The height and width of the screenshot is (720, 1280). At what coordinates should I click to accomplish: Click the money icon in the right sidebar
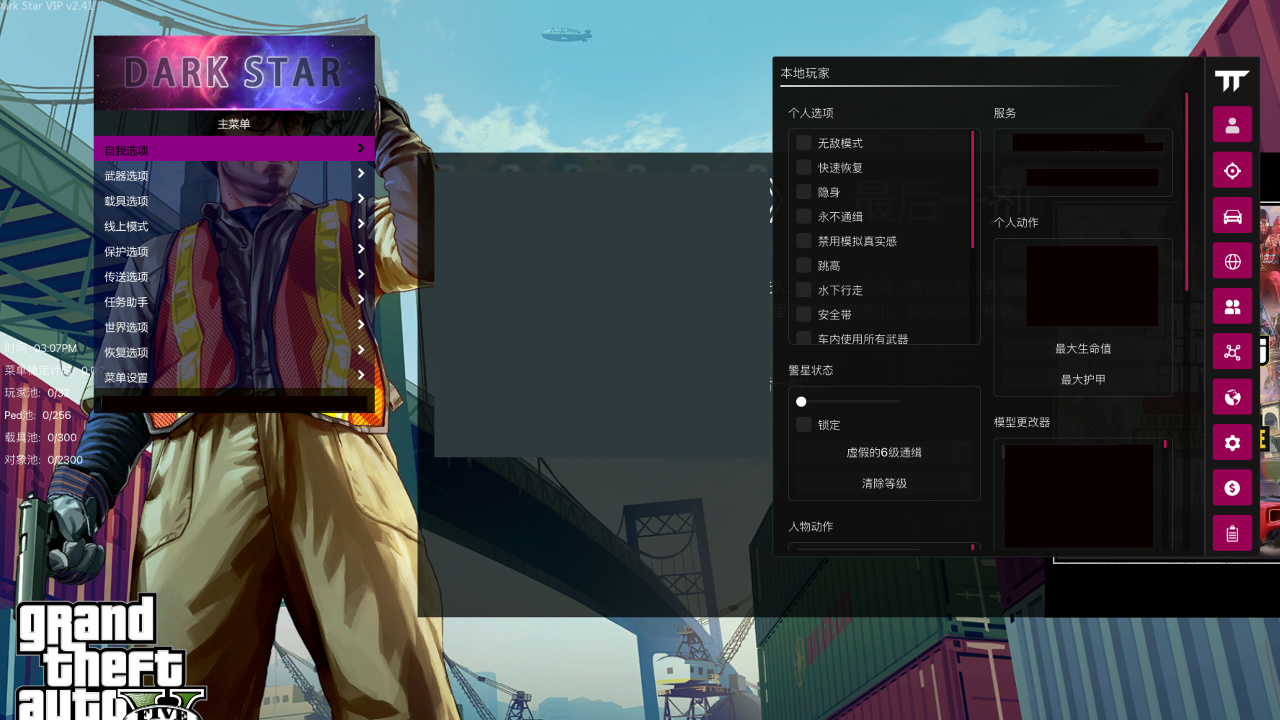[x=1232, y=487]
